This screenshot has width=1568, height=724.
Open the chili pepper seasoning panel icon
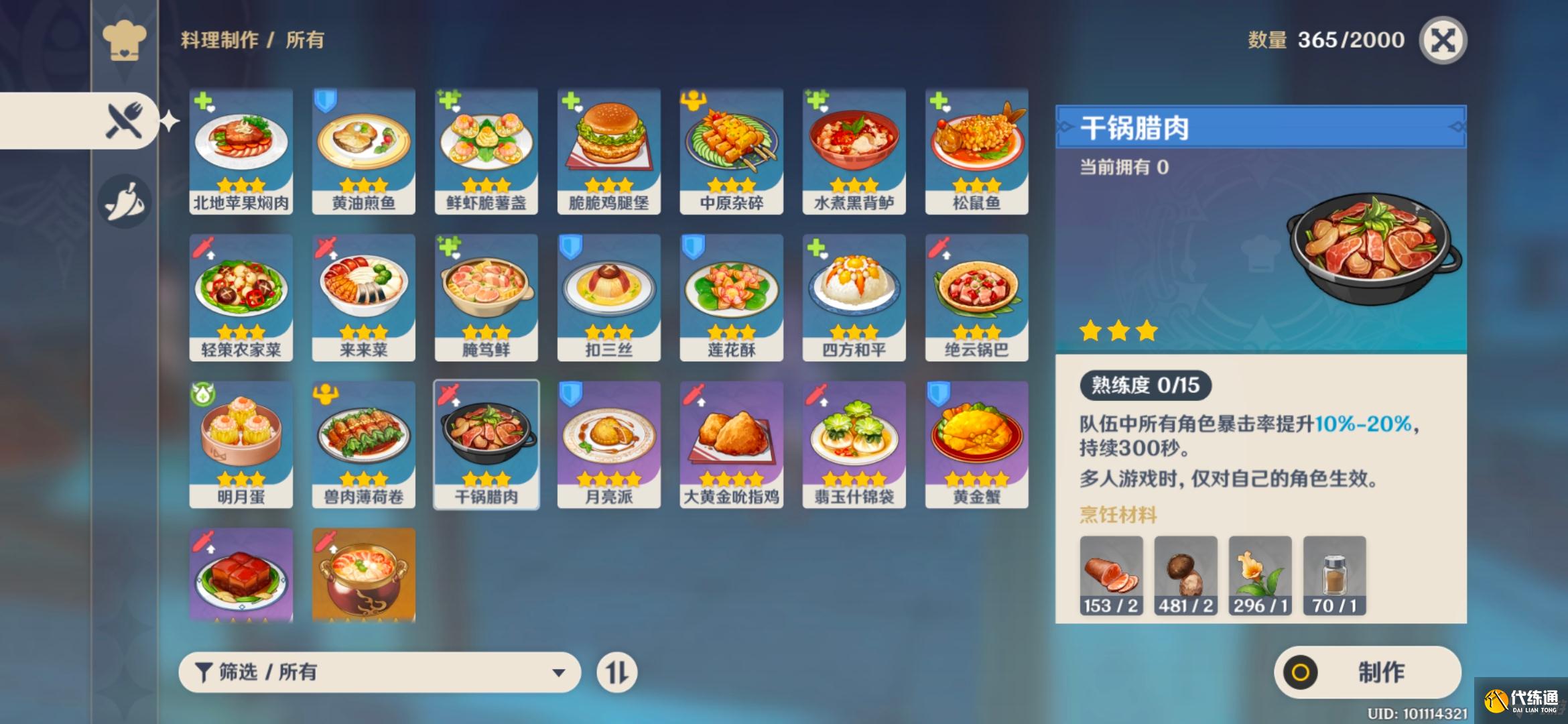point(125,198)
